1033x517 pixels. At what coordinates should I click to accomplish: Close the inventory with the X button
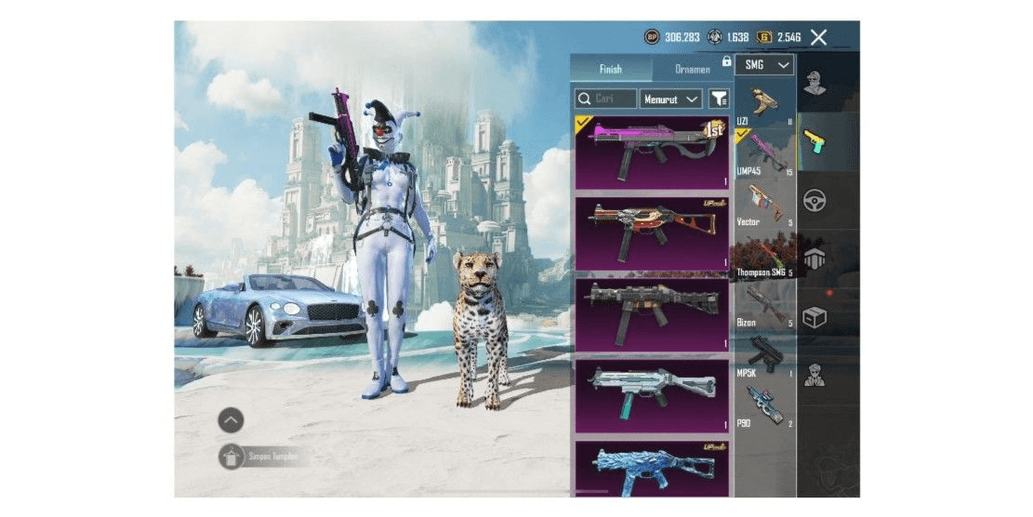click(x=818, y=37)
